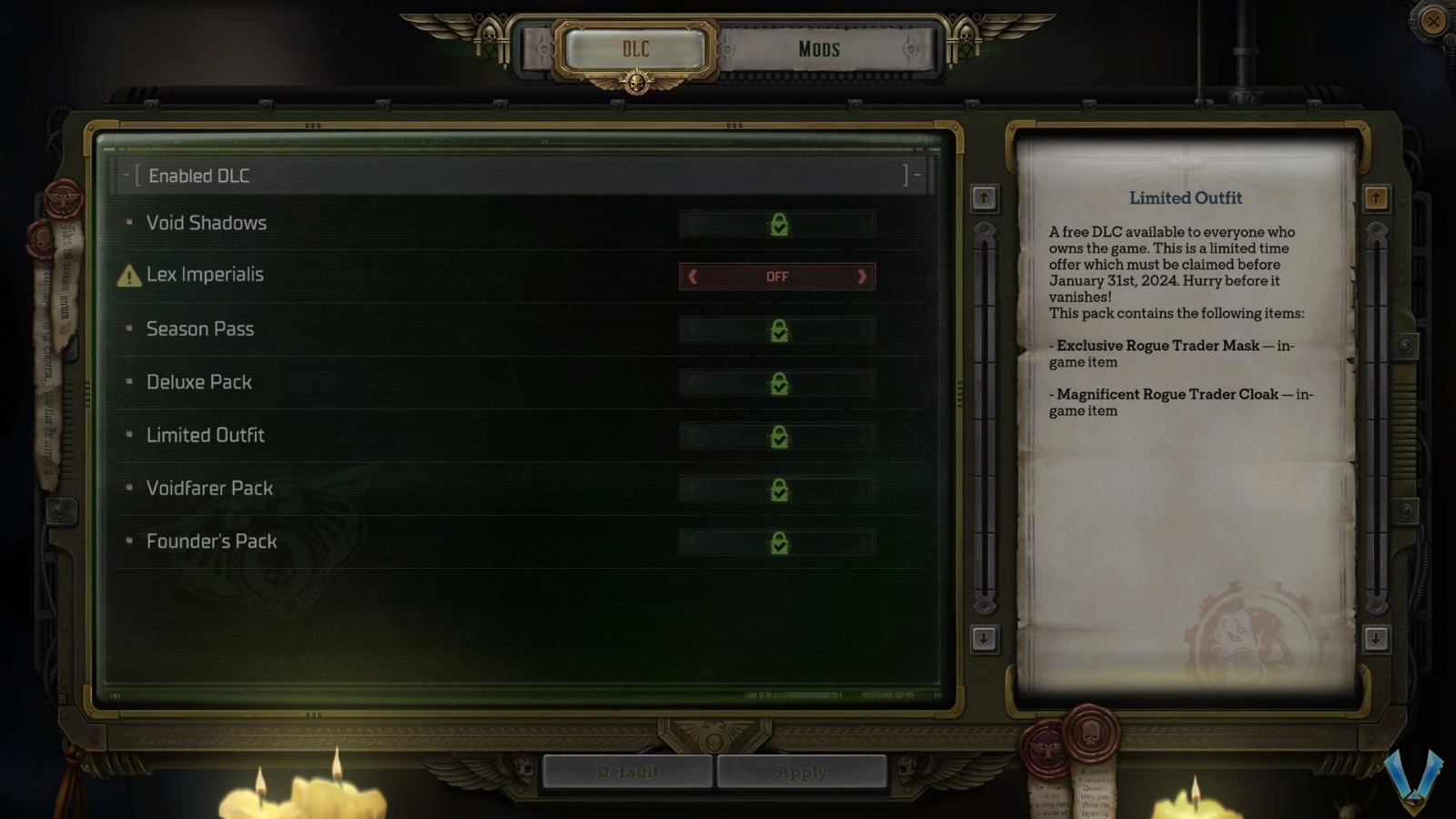Click the Voidfarer Pack lock icon
1456x819 pixels.
(778, 489)
